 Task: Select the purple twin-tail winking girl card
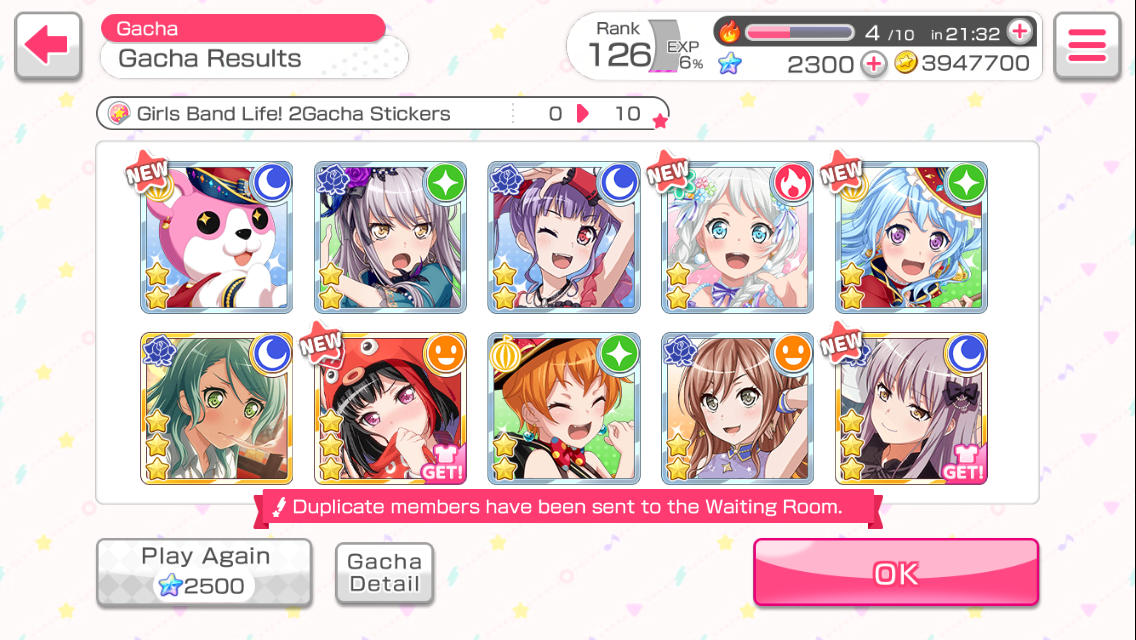563,238
